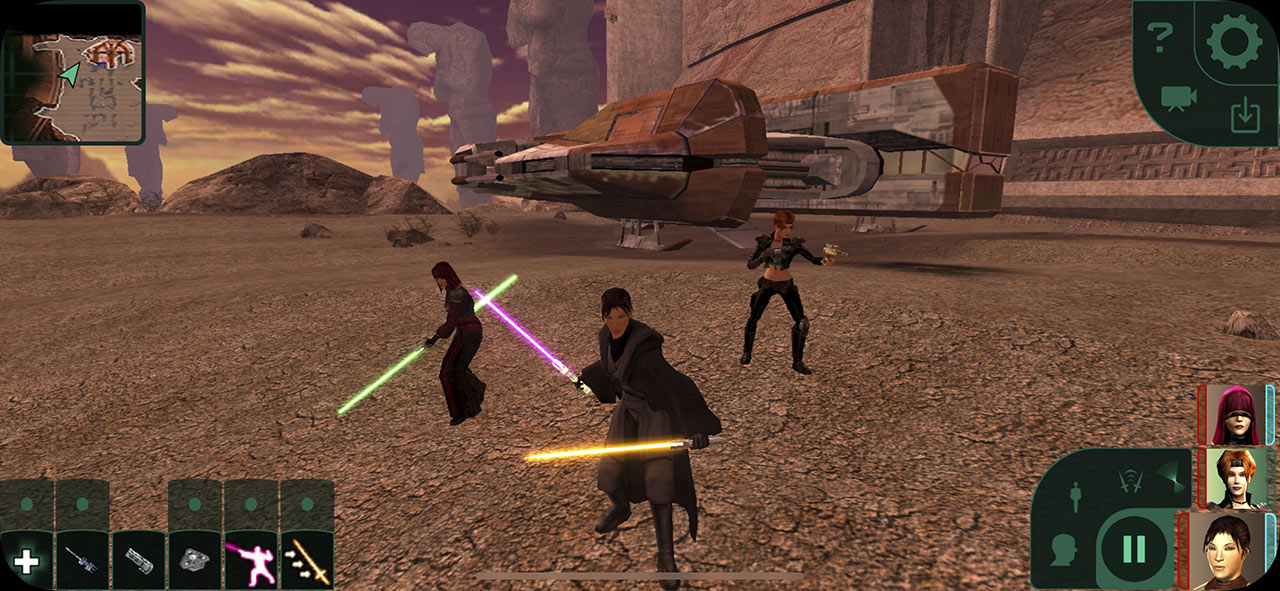Screen dimensions: 1280x591
Task: Toggle the camera icon button
Action: [x=1179, y=99]
